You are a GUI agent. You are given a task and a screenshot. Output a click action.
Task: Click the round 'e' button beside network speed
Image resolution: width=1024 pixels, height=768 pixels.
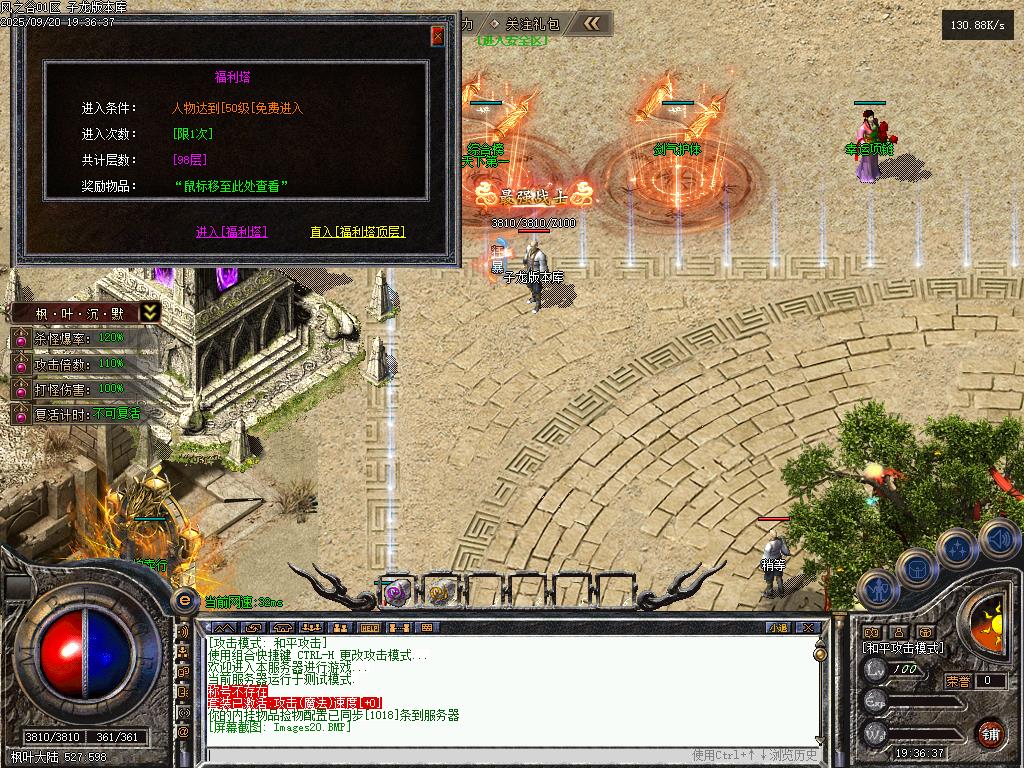pyautogui.click(x=184, y=601)
